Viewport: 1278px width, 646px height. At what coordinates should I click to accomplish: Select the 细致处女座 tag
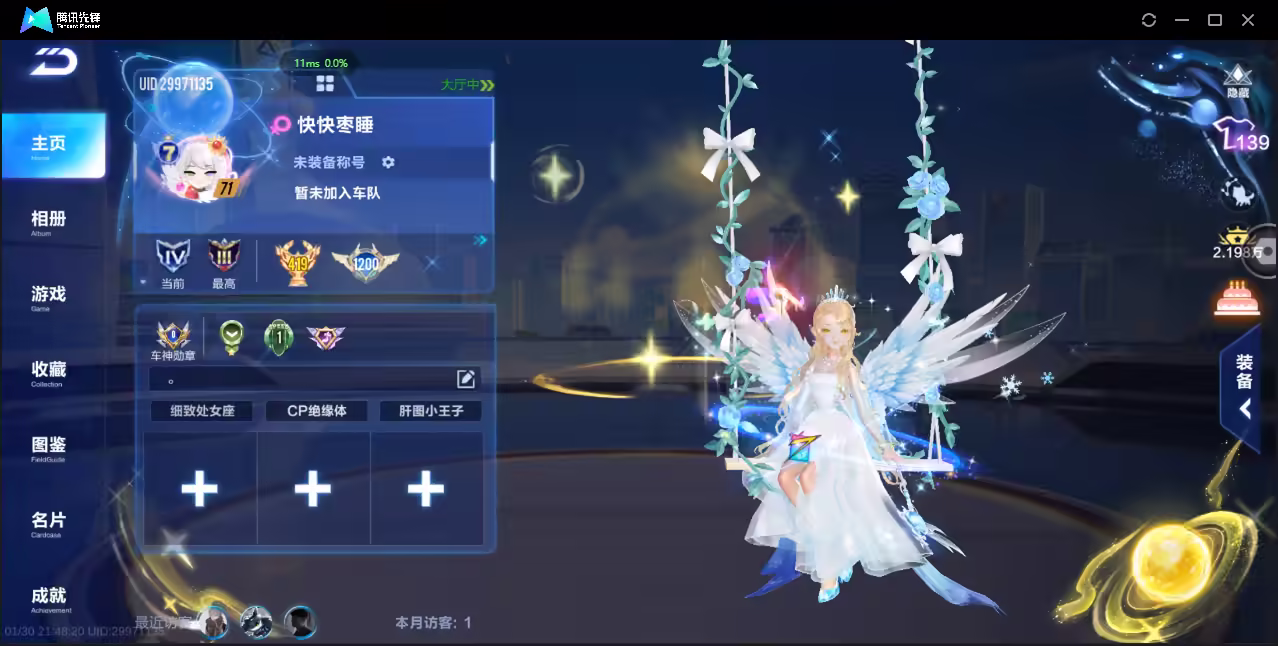(x=203, y=411)
